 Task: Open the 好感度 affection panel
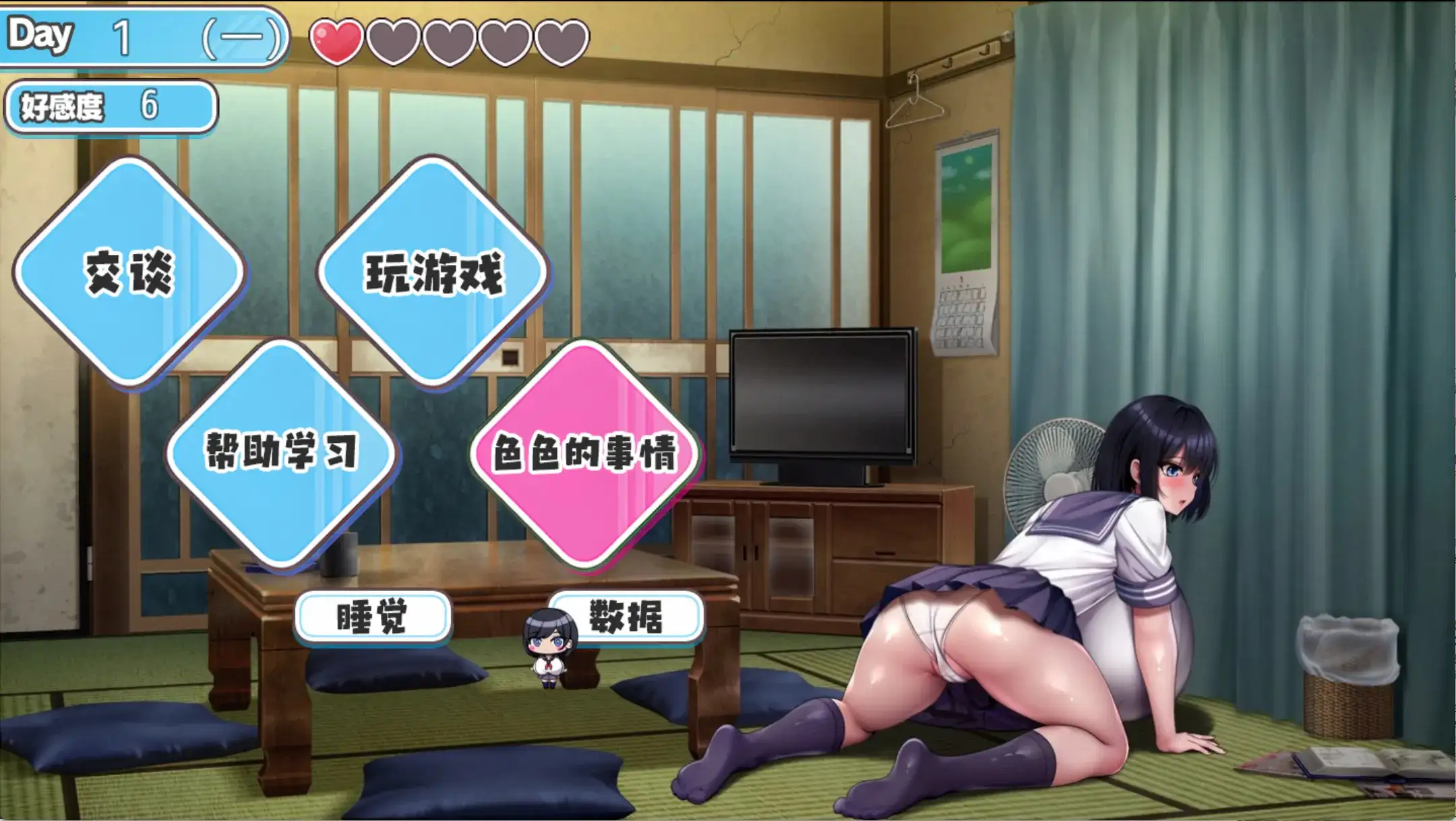click(x=108, y=106)
